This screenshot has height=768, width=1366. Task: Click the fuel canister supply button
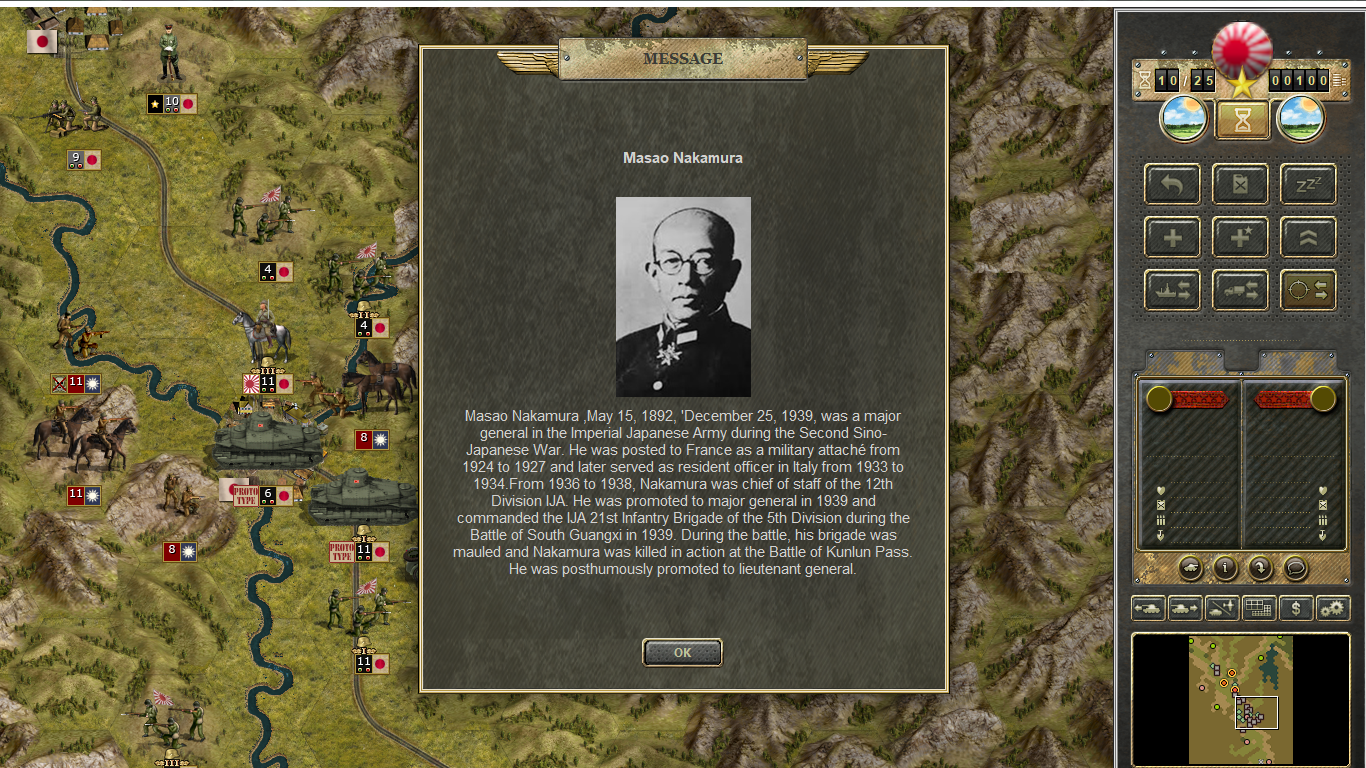click(1240, 185)
